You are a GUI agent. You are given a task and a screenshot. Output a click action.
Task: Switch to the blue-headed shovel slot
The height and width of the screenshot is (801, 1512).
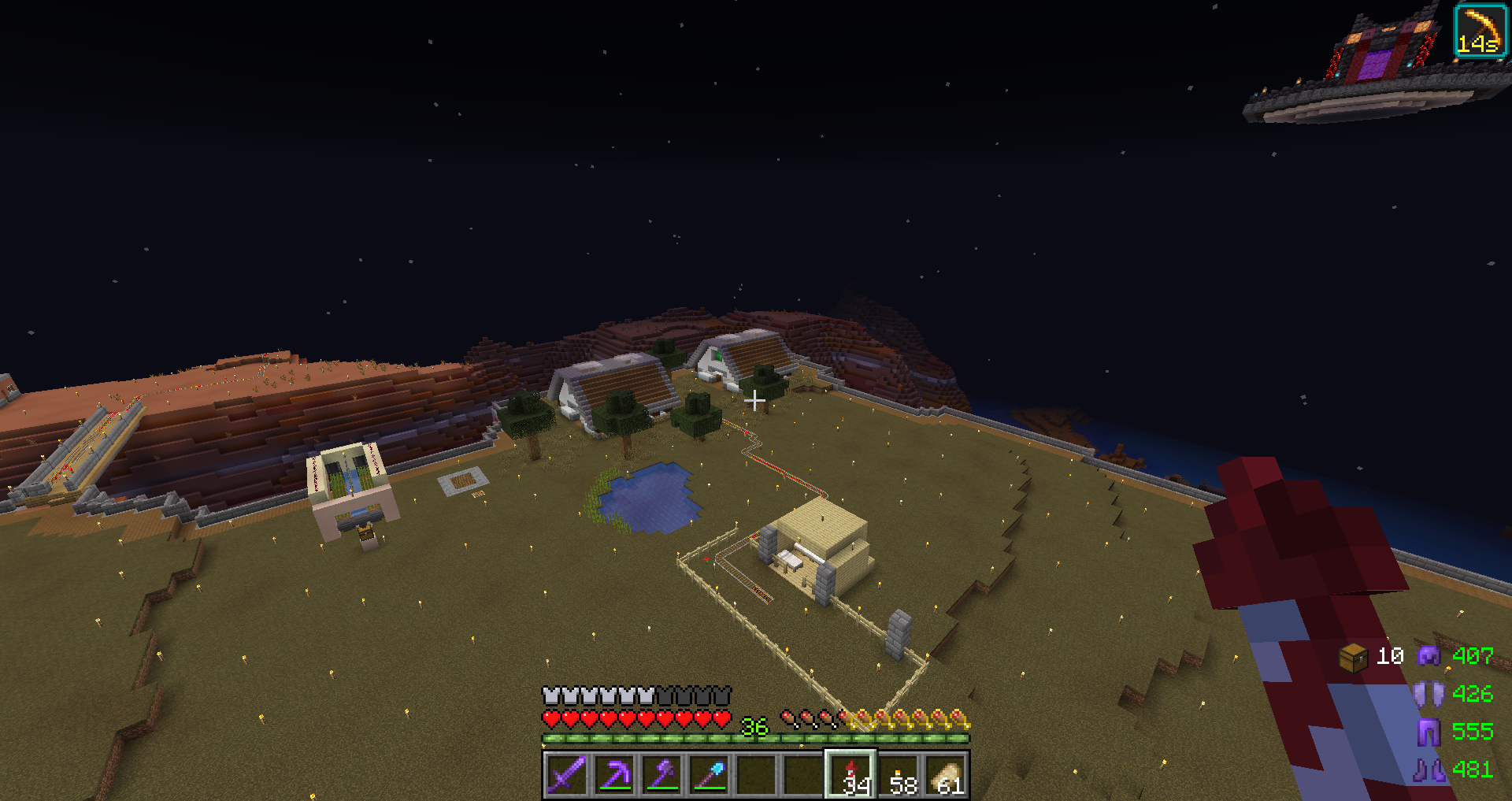(709, 774)
